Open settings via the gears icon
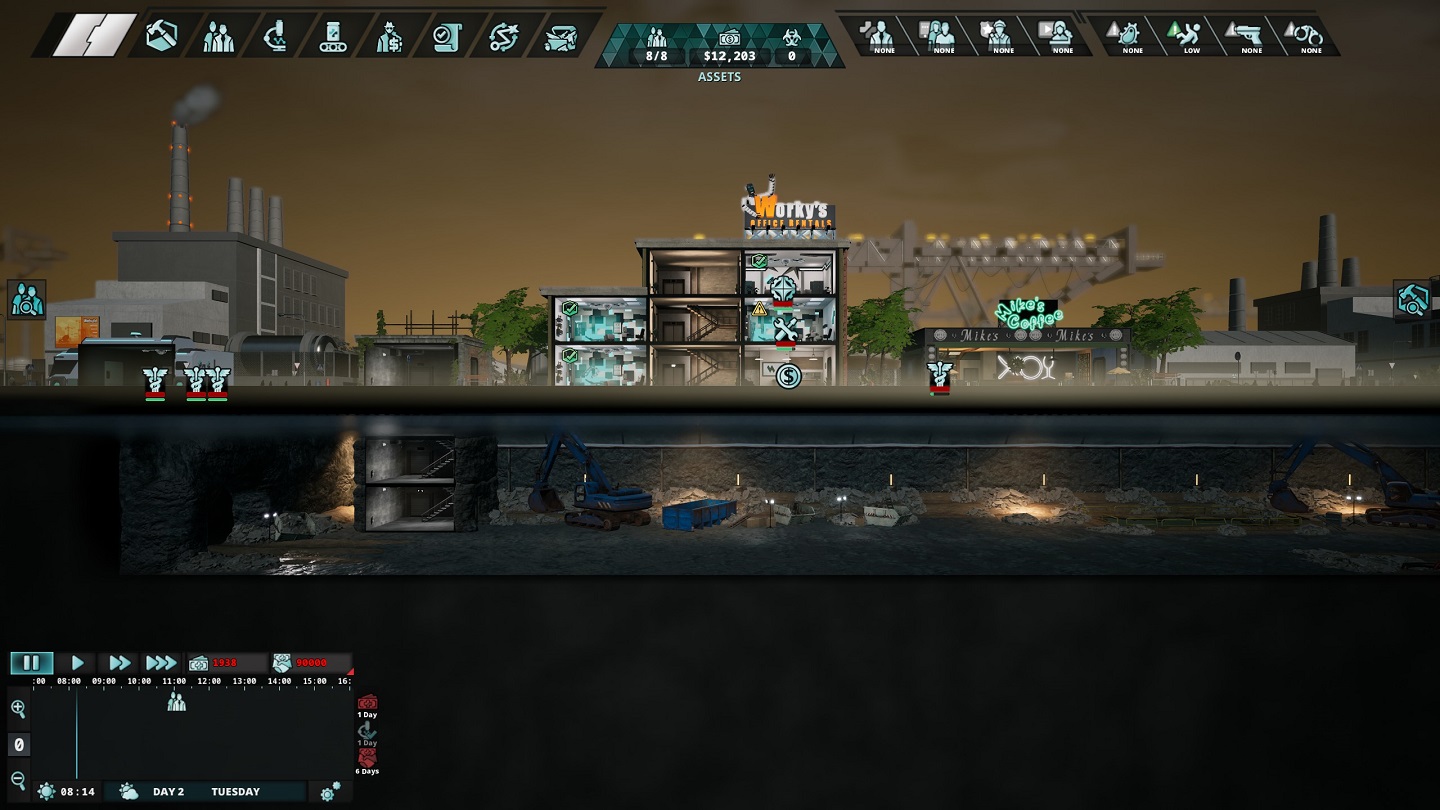This screenshot has height=810, width=1440. pyautogui.click(x=329, y=792)
